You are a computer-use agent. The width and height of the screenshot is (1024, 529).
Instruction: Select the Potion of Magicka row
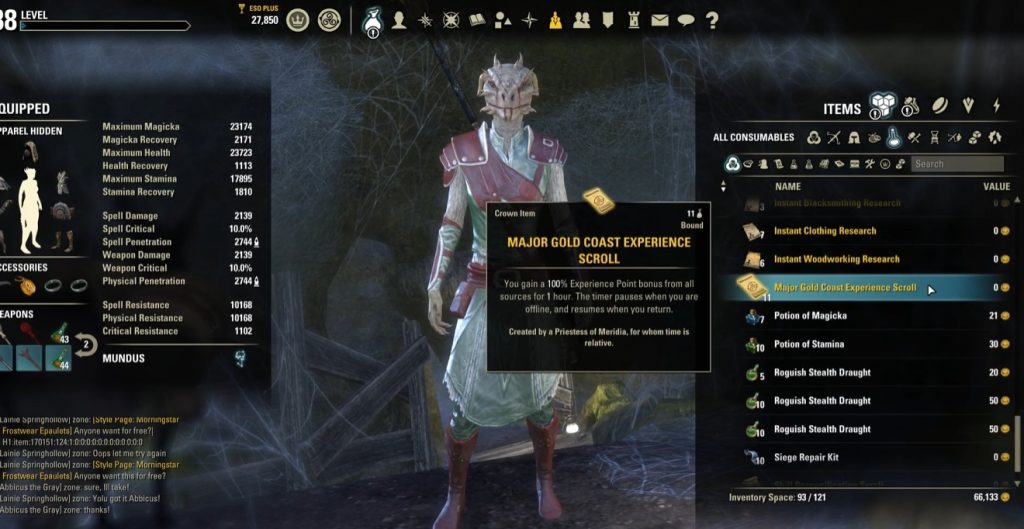click(x=810, y=316)
